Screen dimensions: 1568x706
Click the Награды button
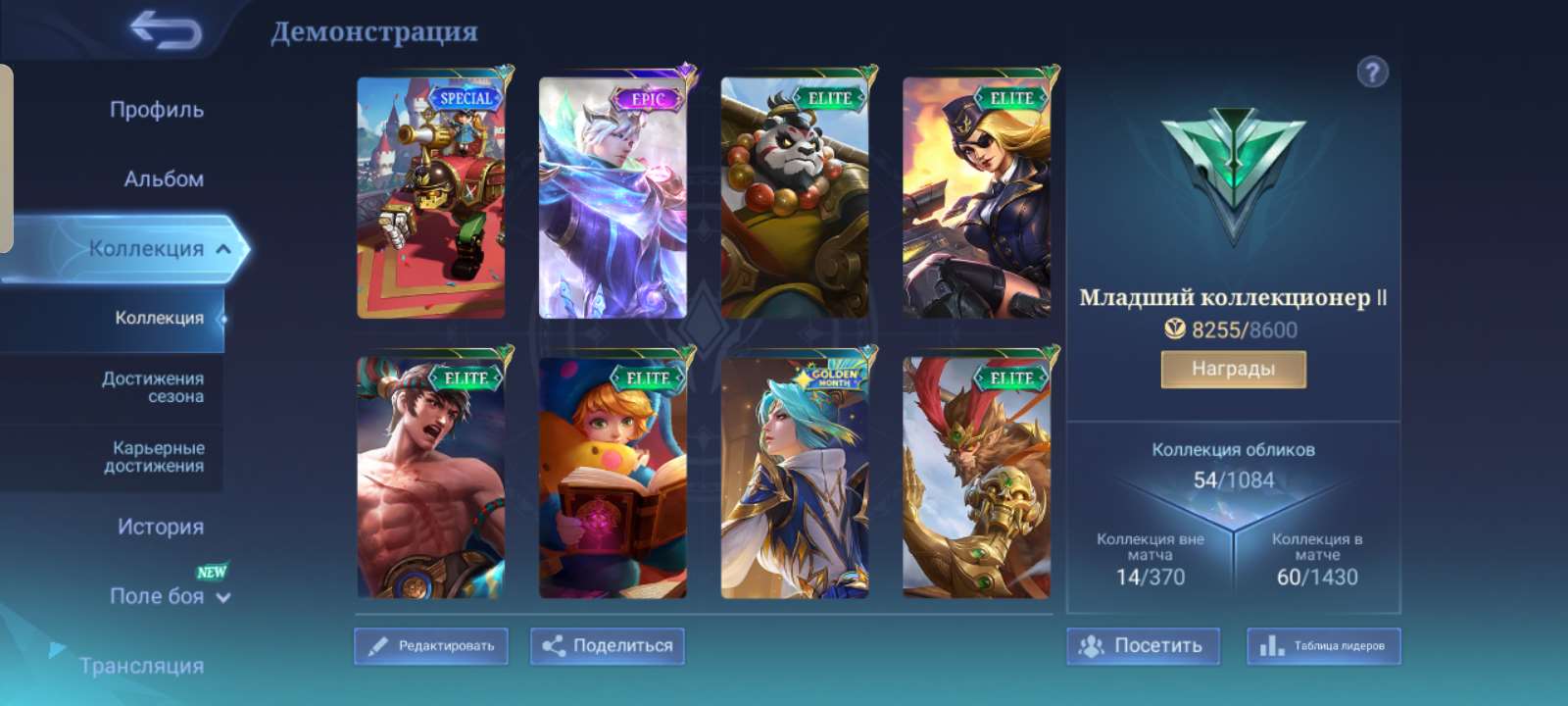(x=1232, y=369)
